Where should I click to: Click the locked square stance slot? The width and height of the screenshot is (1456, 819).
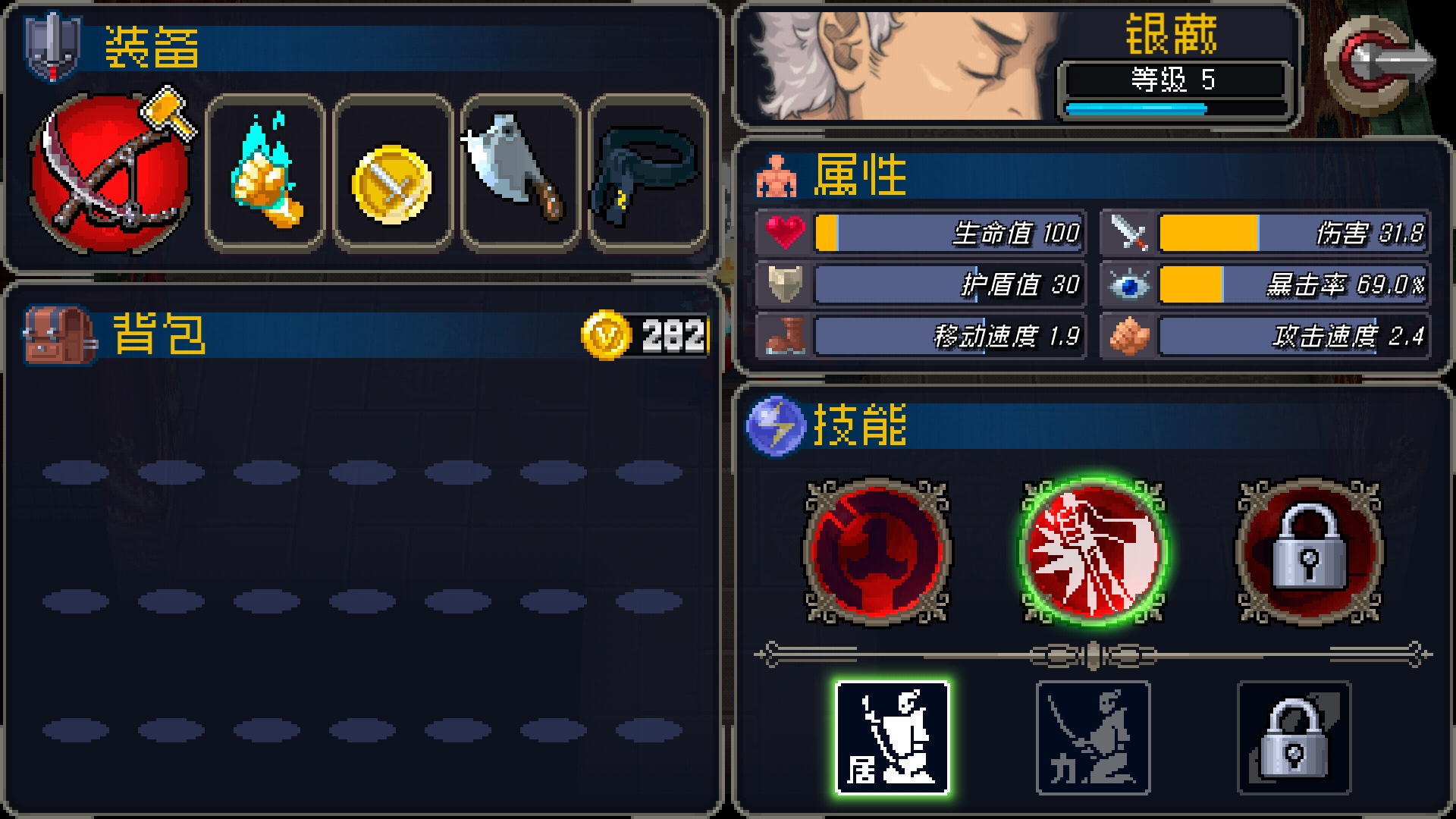click(1294, 738)
